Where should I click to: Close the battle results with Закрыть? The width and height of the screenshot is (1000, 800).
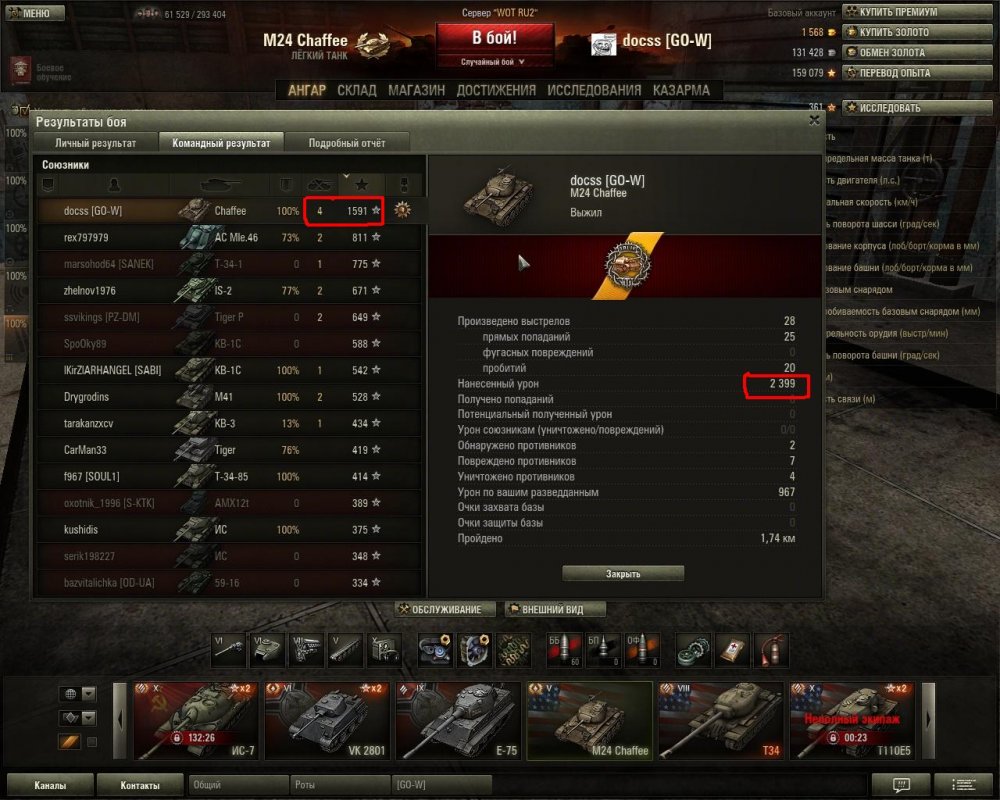[623, 574]
